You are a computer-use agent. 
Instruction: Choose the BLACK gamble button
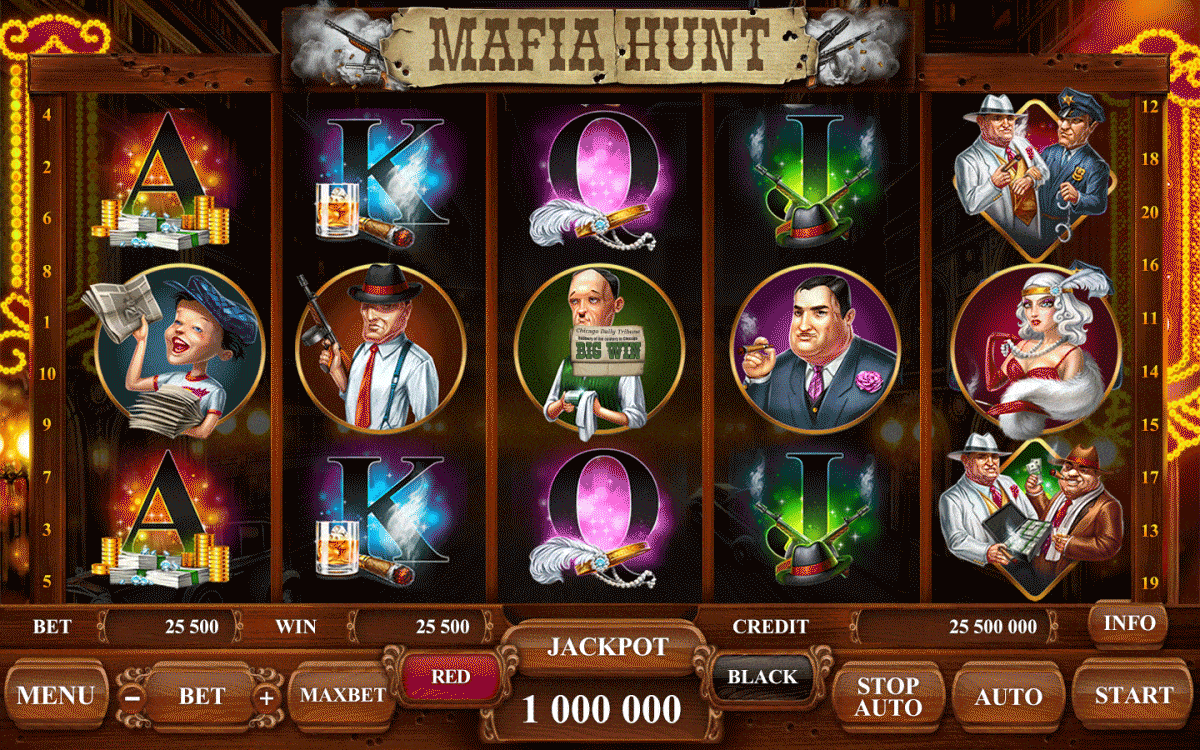pos(762,677)
